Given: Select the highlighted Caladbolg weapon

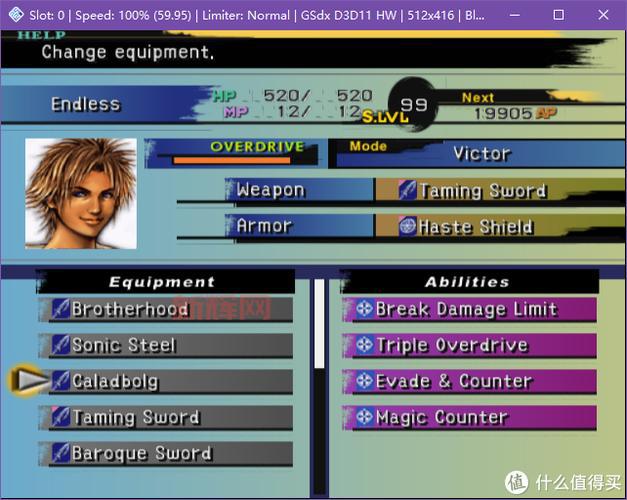Looking at the screenshot, I should (x=168, y=381).
